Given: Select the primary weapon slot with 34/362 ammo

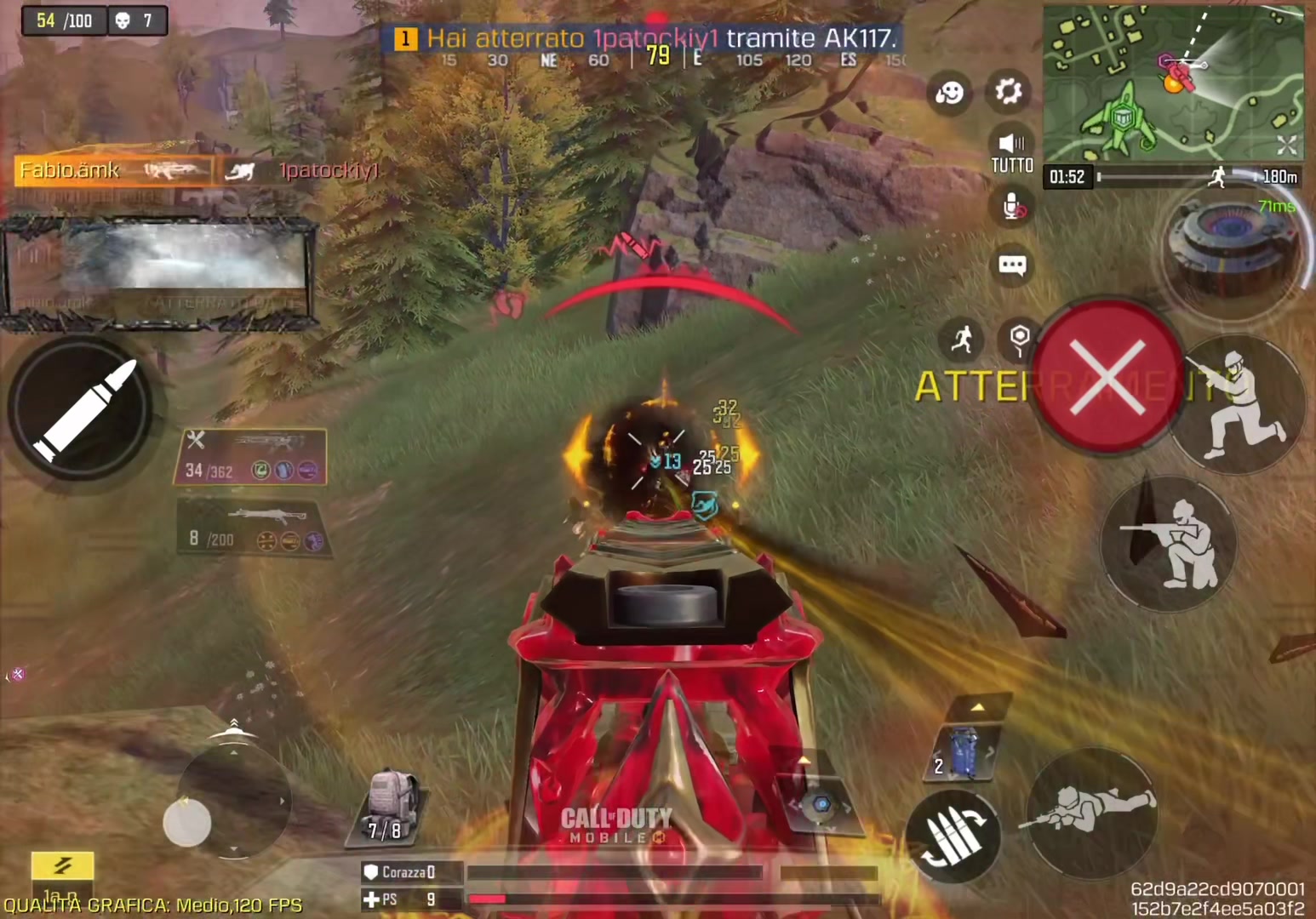Looking at the screenshot, I should [x=251, y=456].
